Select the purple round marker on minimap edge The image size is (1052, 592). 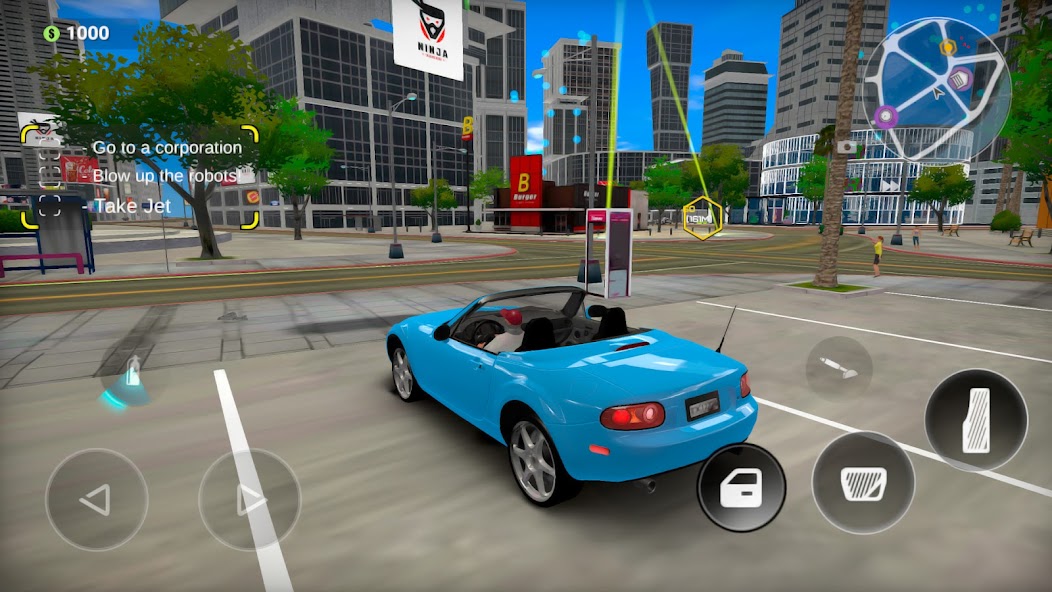pos(885,117)
